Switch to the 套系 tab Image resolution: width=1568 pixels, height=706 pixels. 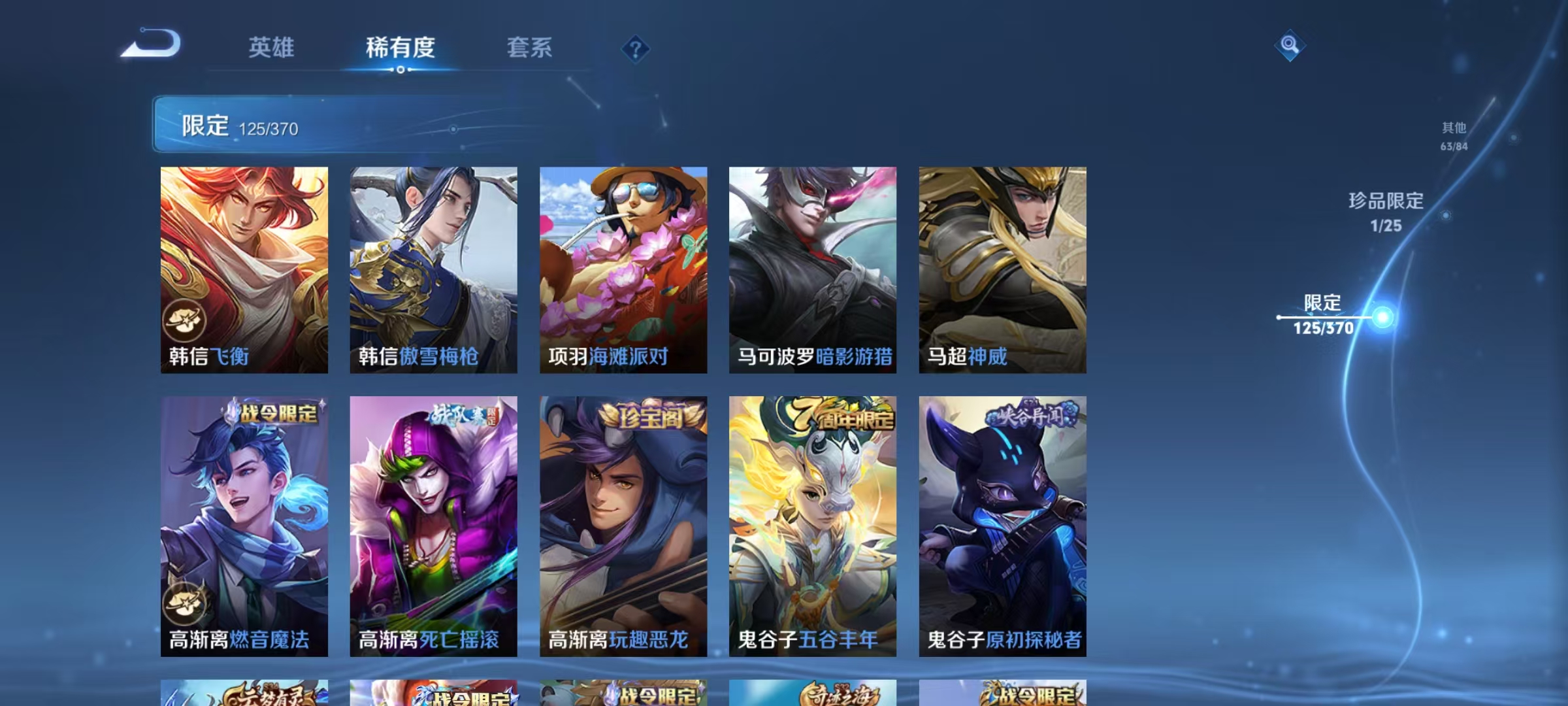[x=529, y=48]
